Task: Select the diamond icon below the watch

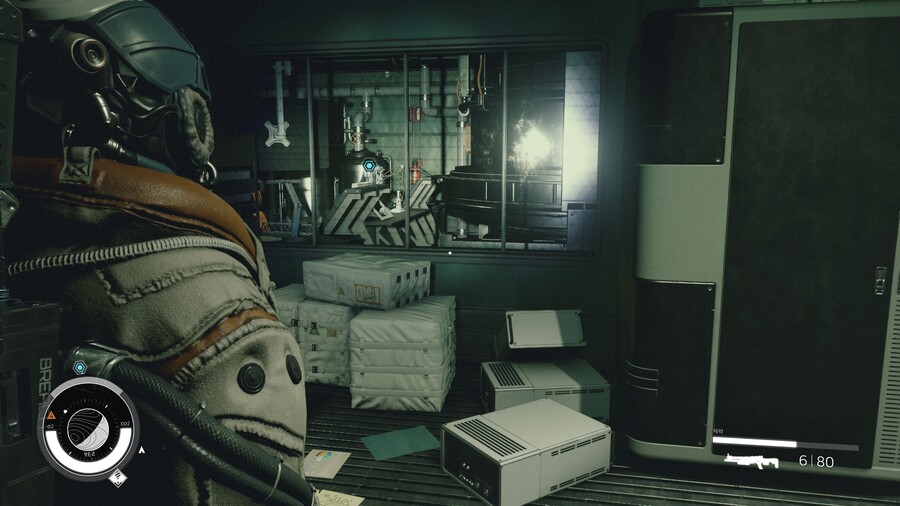Action: pyautogui.click(x=116, y=476)
